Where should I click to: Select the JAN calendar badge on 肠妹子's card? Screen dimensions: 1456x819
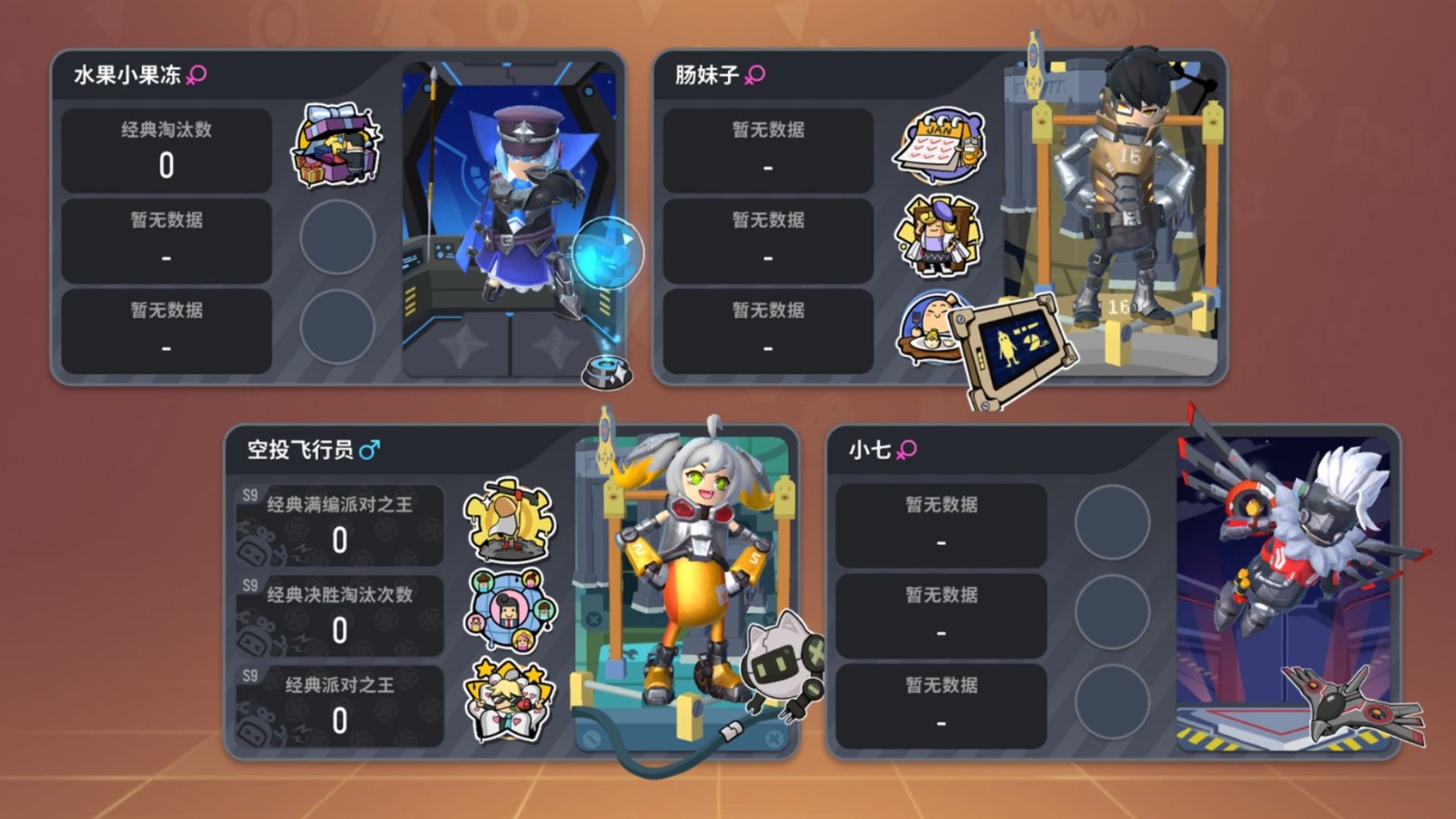[x=939, y=144]
